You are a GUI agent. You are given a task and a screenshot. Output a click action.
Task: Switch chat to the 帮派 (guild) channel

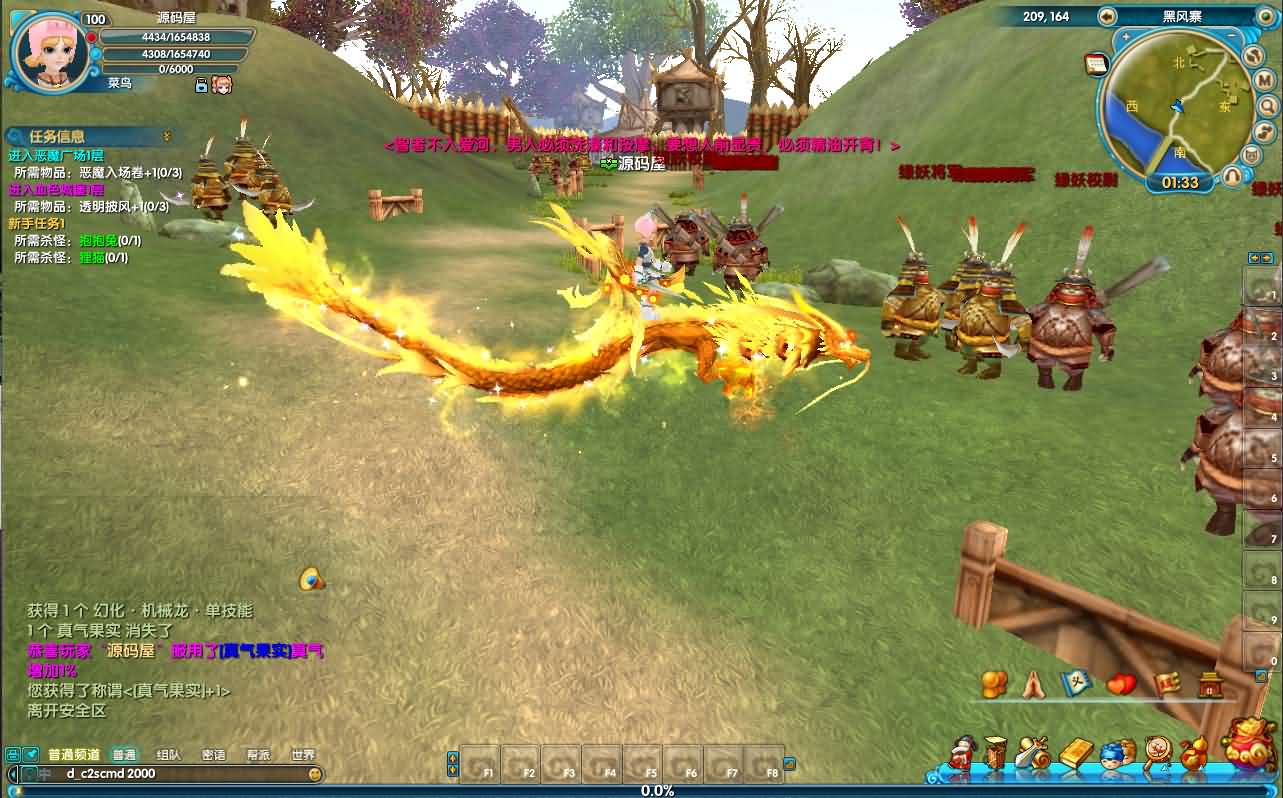pos(258,755)
